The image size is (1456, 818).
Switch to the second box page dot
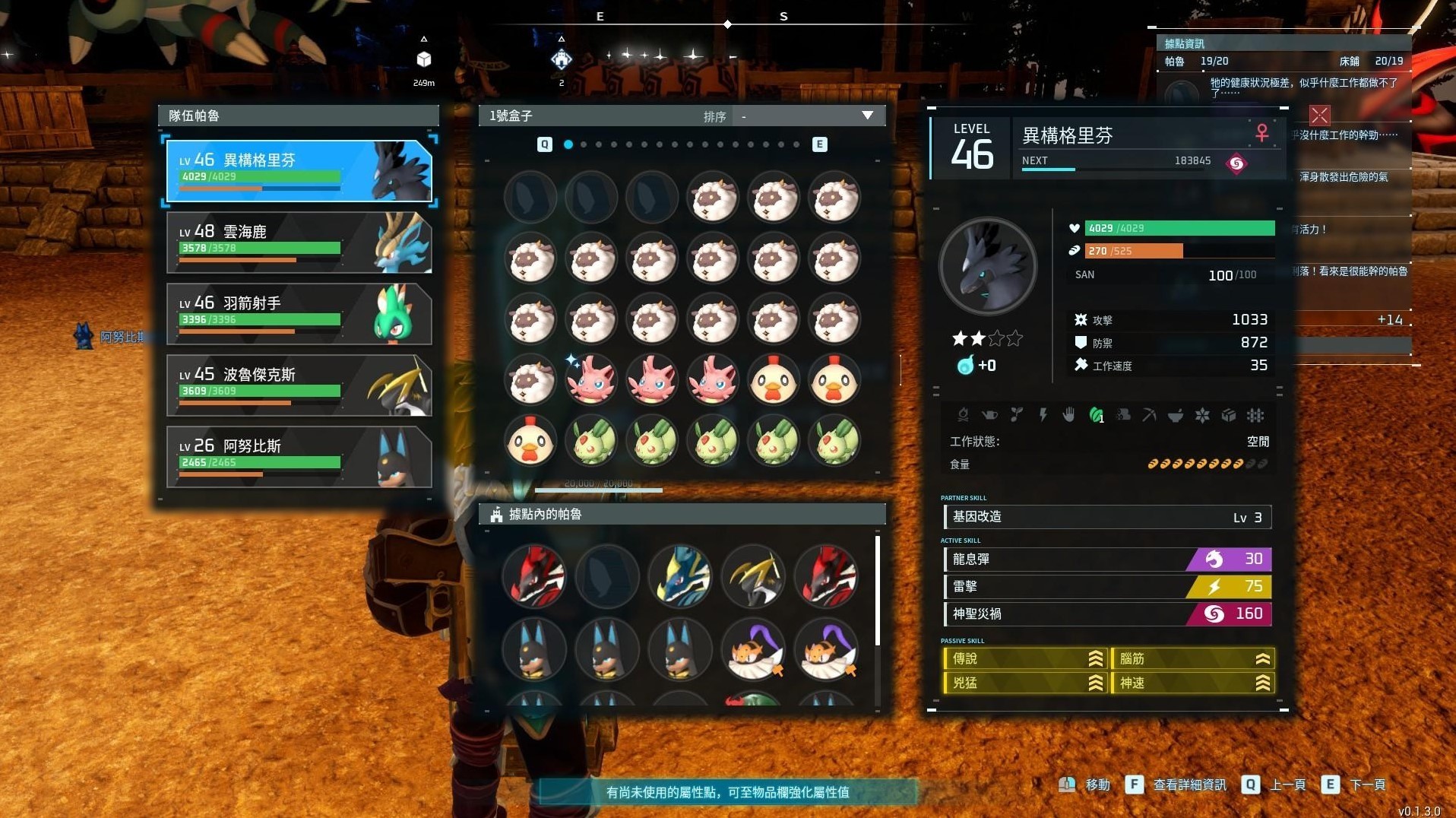[x=584, y=144]
